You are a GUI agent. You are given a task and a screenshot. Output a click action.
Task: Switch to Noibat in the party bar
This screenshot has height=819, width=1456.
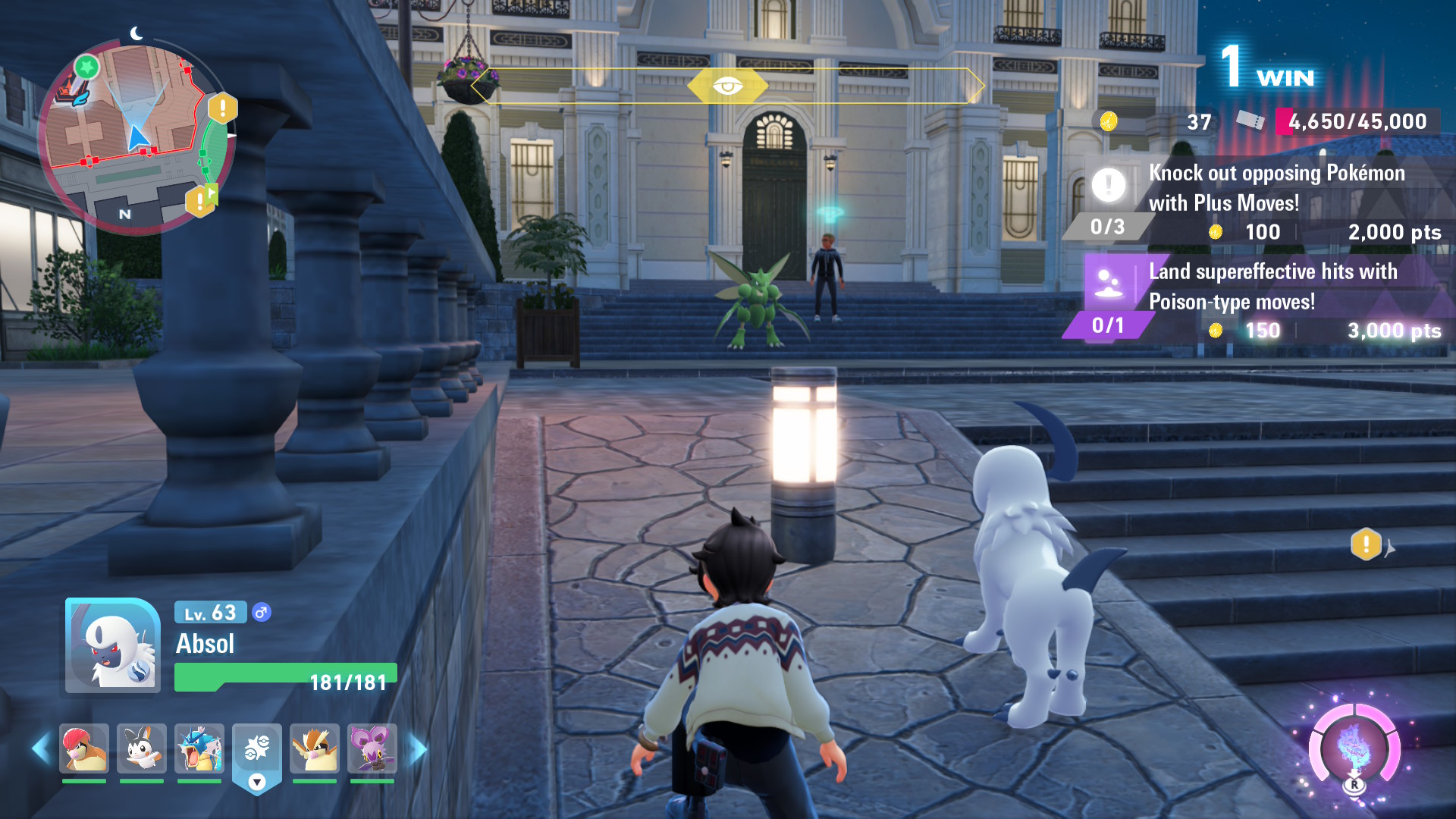coord(372,748)
